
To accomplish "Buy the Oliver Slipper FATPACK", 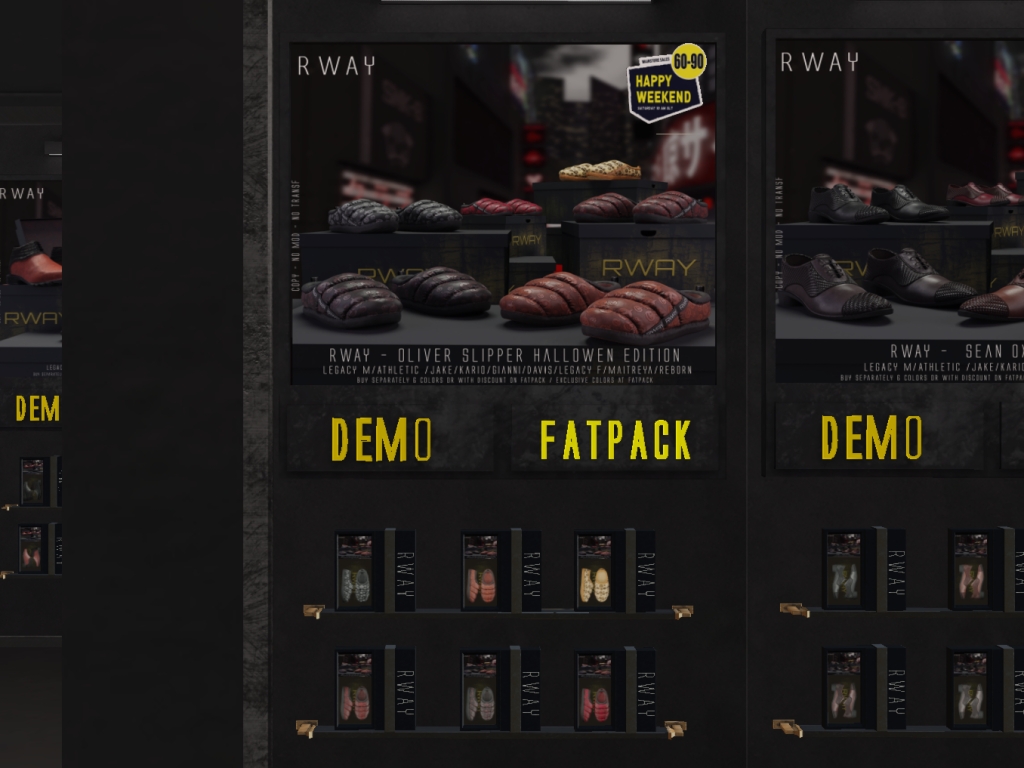I will tap(615, 440).
